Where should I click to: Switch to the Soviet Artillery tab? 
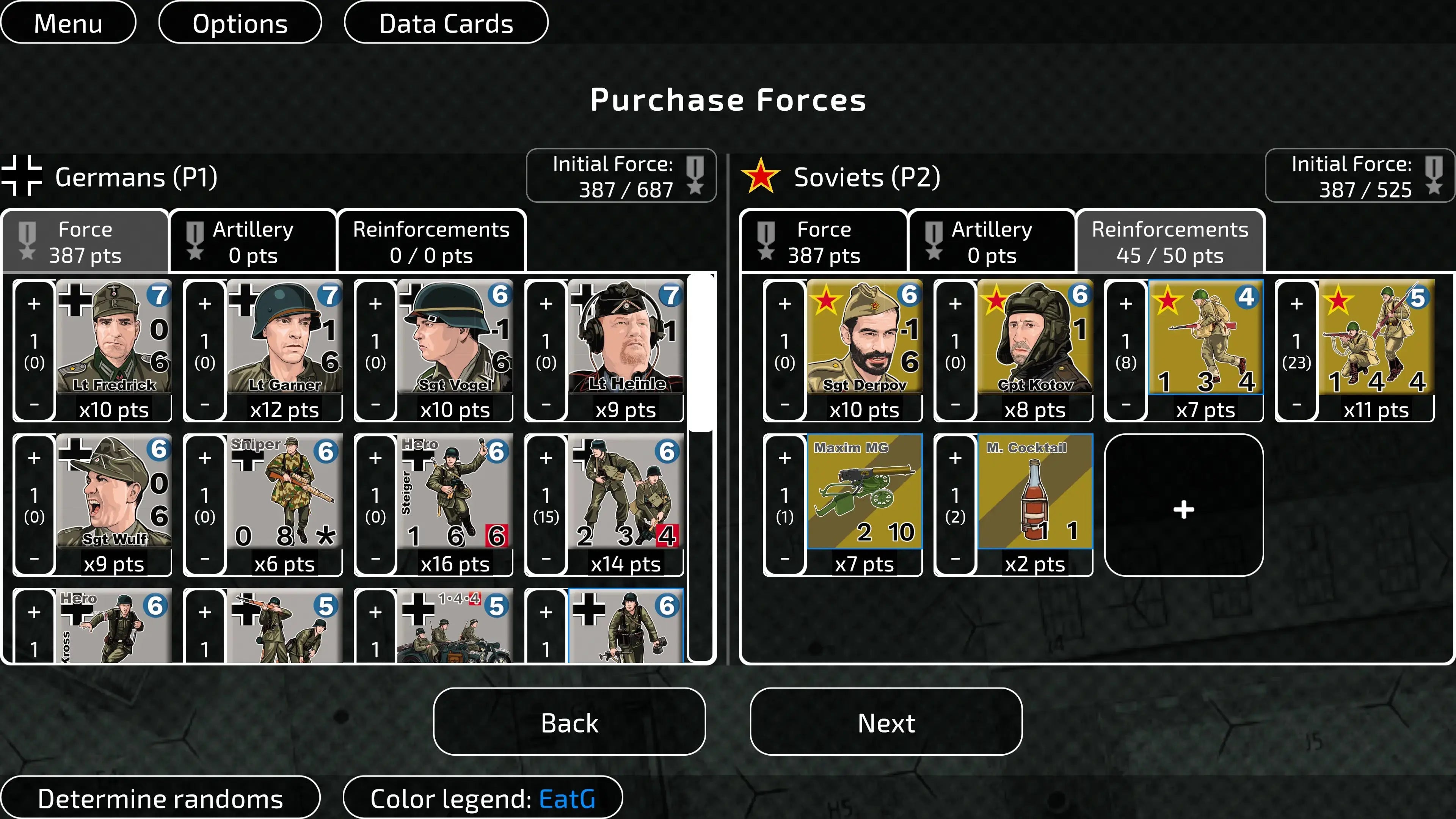(992, 242)
